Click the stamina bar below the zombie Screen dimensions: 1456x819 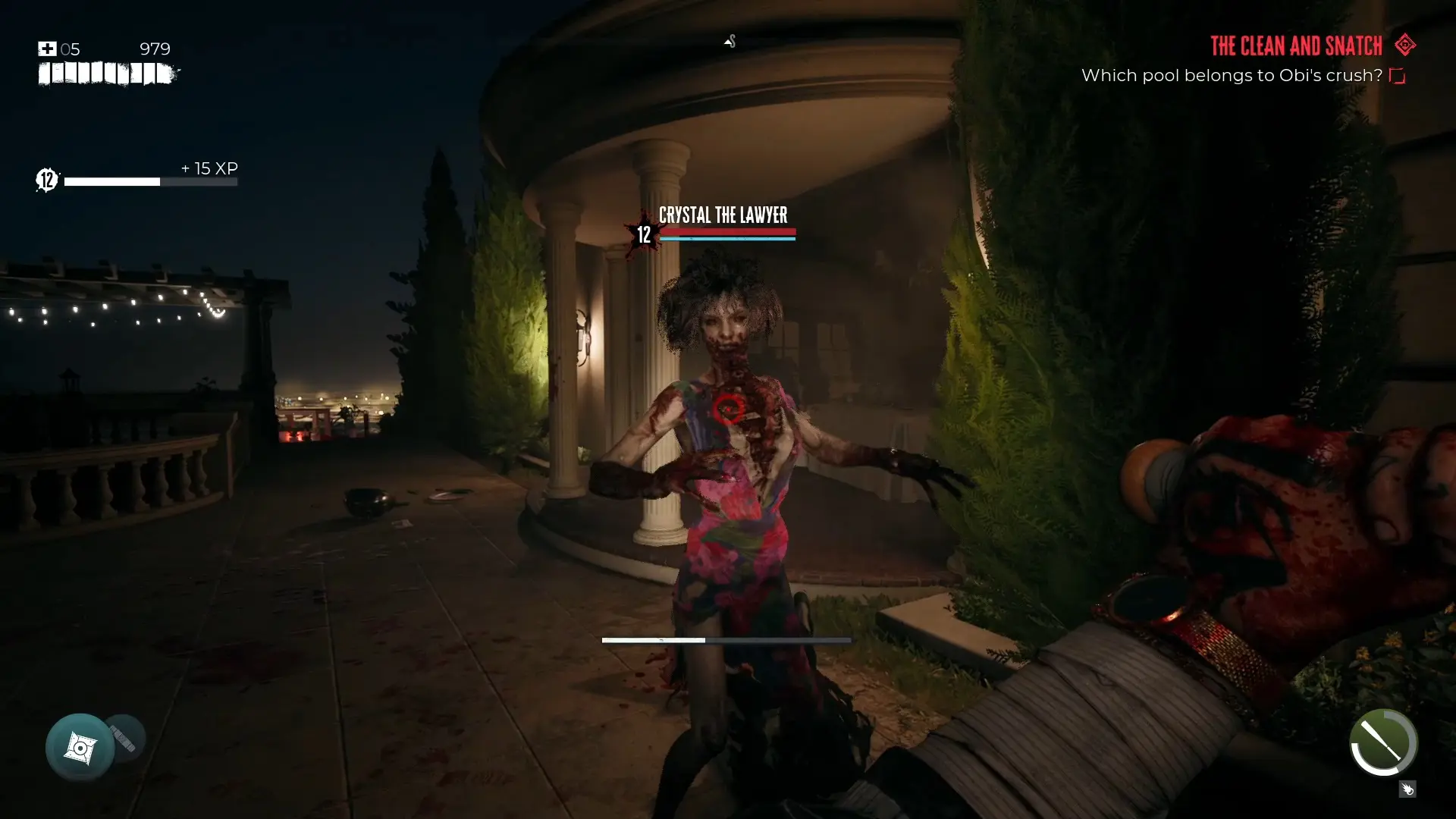point(726,639)
